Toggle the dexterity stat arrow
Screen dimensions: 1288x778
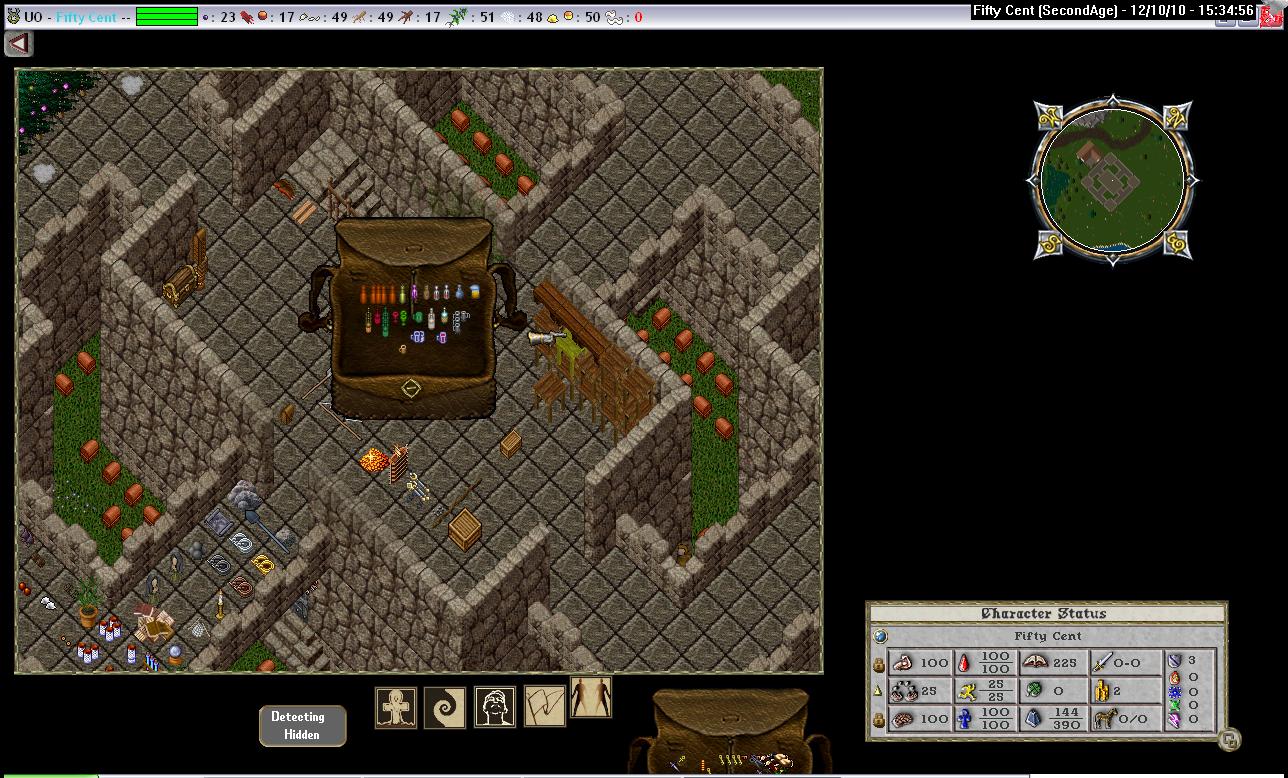click(x=879, y=690)
